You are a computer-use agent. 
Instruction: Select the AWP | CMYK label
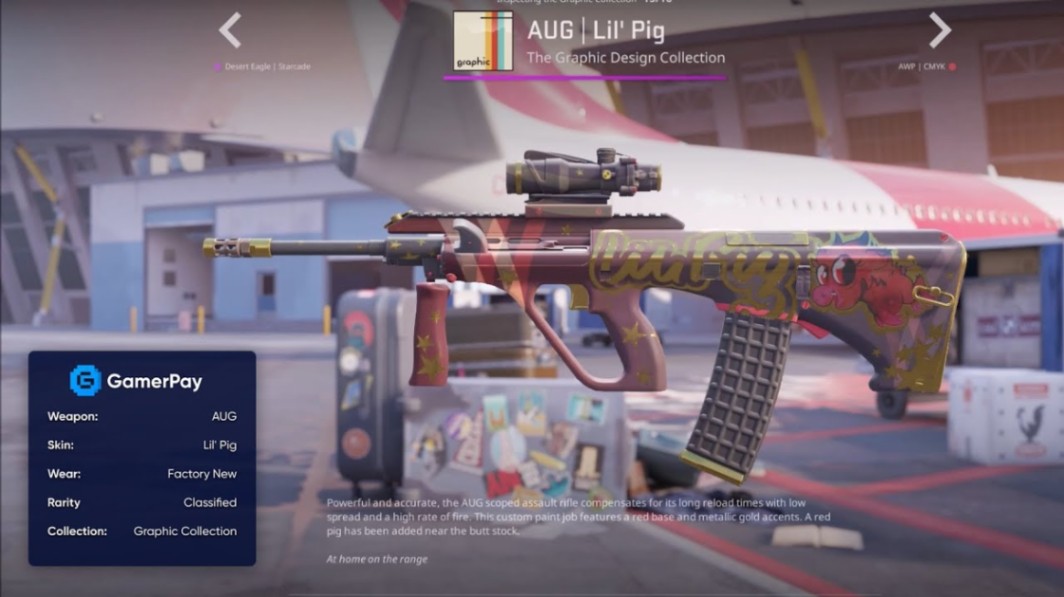pyautogui.click(x=920, y=67)
